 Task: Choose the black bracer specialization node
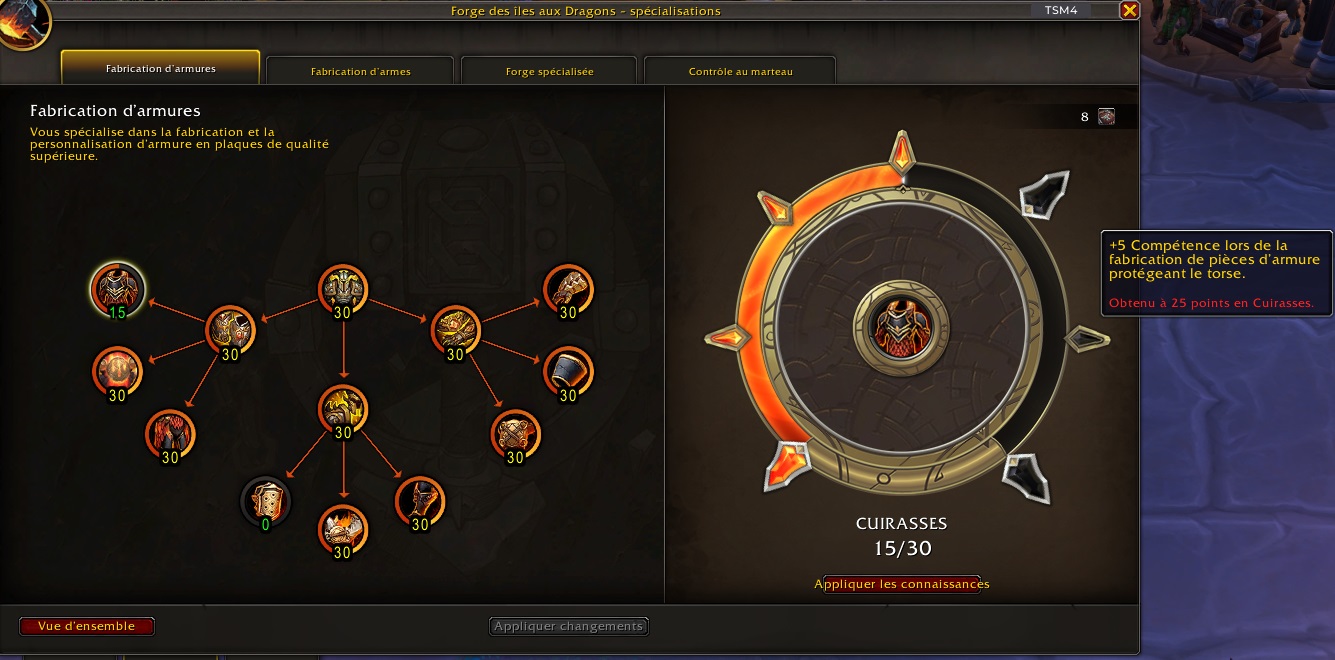pyautogui.click(x=568, y=372)
